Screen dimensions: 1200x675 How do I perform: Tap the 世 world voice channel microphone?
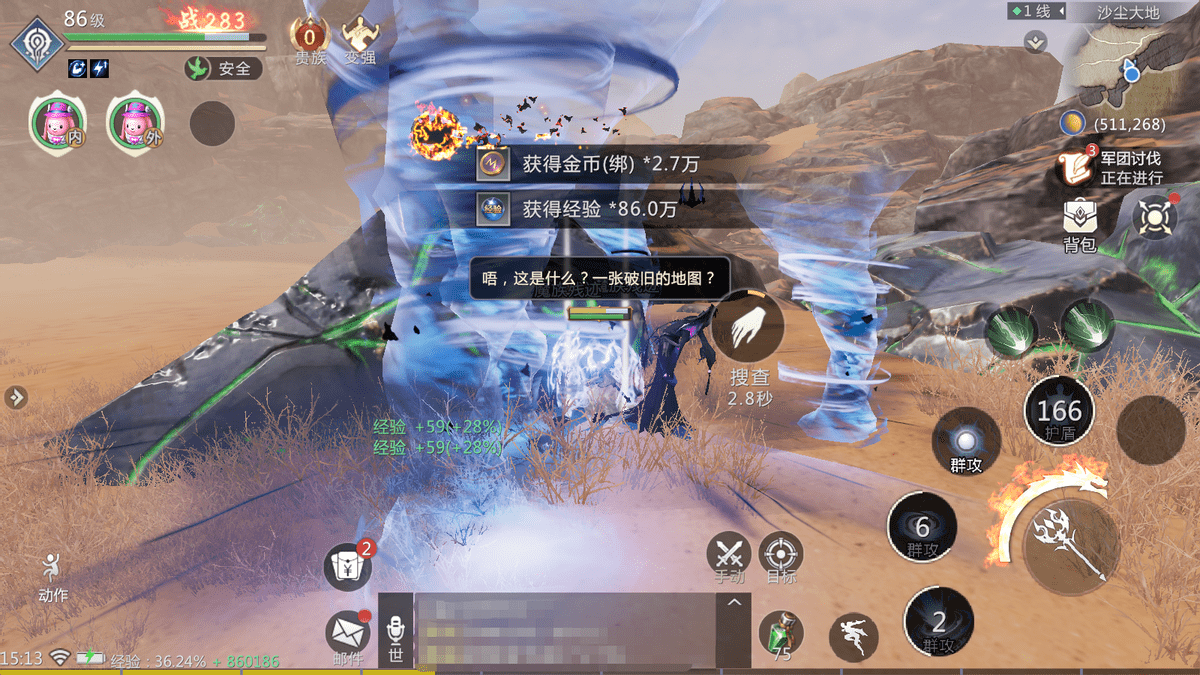[x=396, y=635]
